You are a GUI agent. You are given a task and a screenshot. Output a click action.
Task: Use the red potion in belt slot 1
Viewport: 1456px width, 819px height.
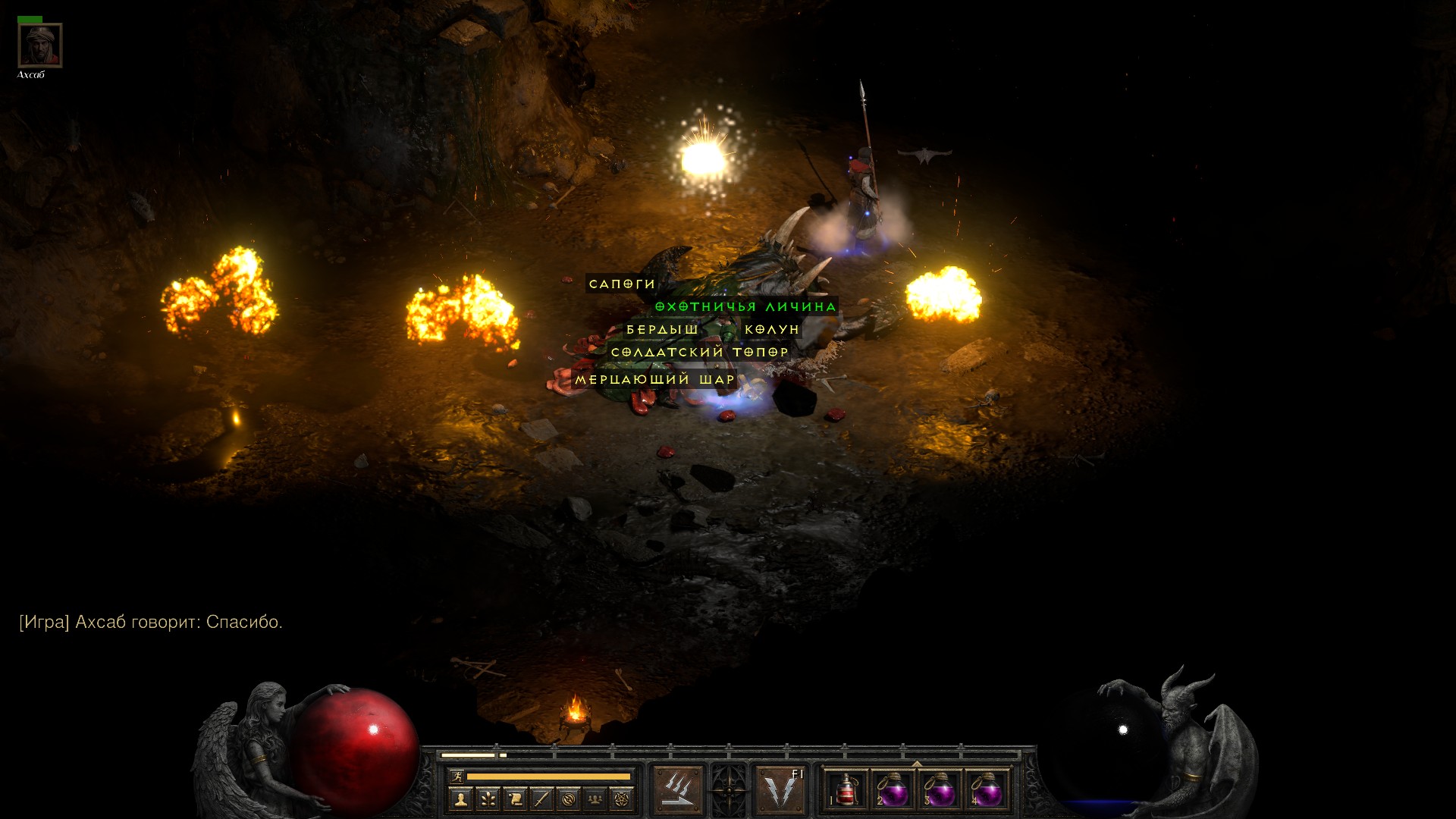846,790
